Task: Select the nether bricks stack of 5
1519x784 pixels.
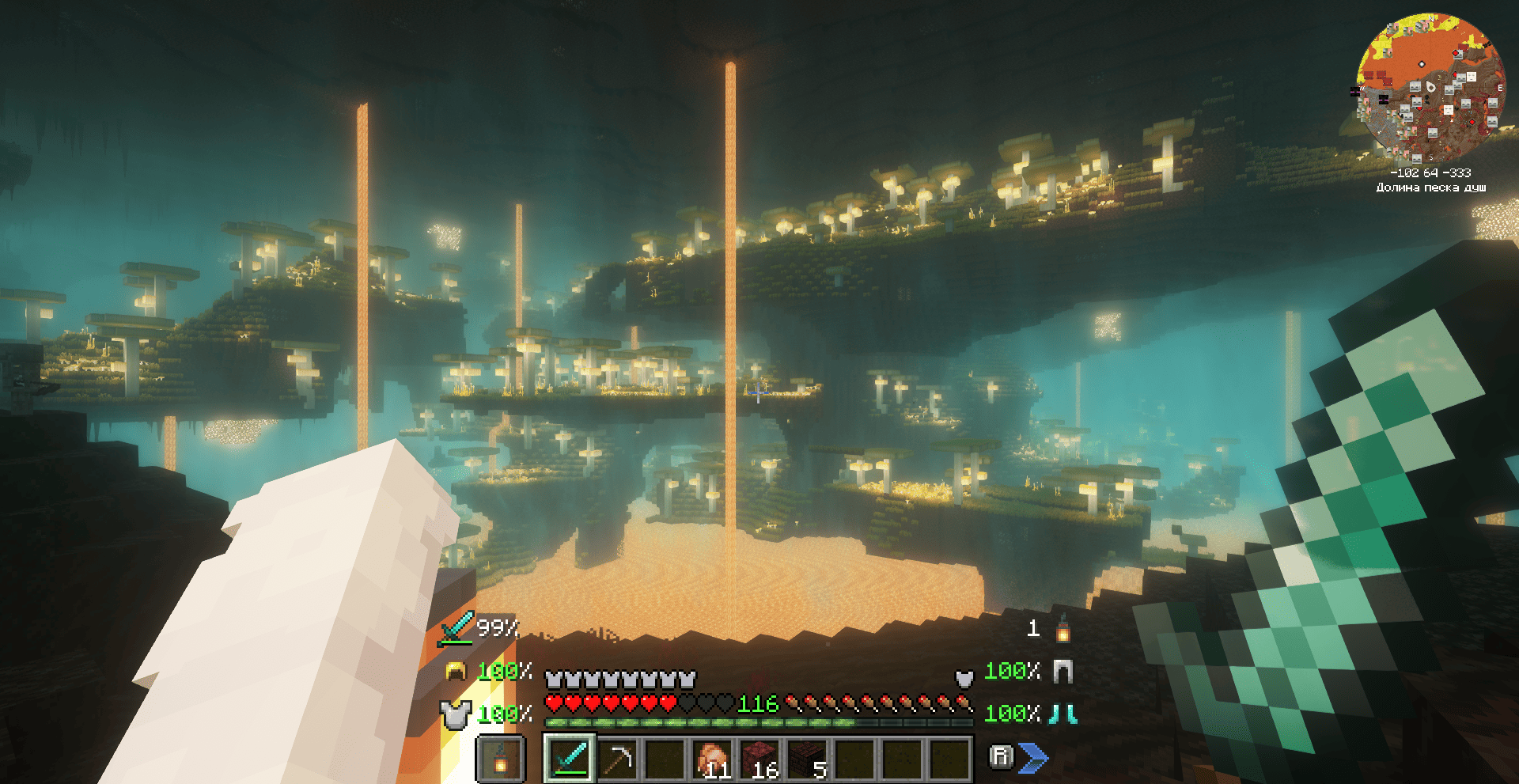Action: click(x=807, y=758)
